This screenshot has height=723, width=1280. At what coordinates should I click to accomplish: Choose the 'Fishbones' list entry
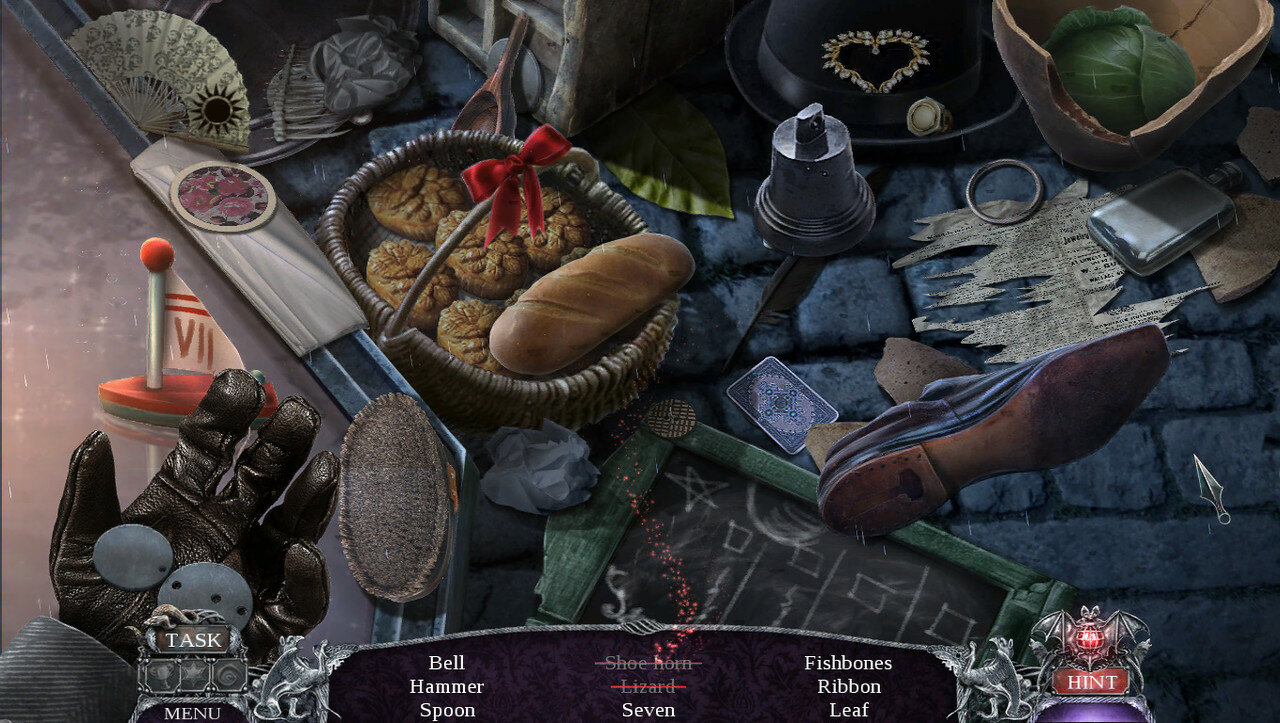tap(848, 662)
